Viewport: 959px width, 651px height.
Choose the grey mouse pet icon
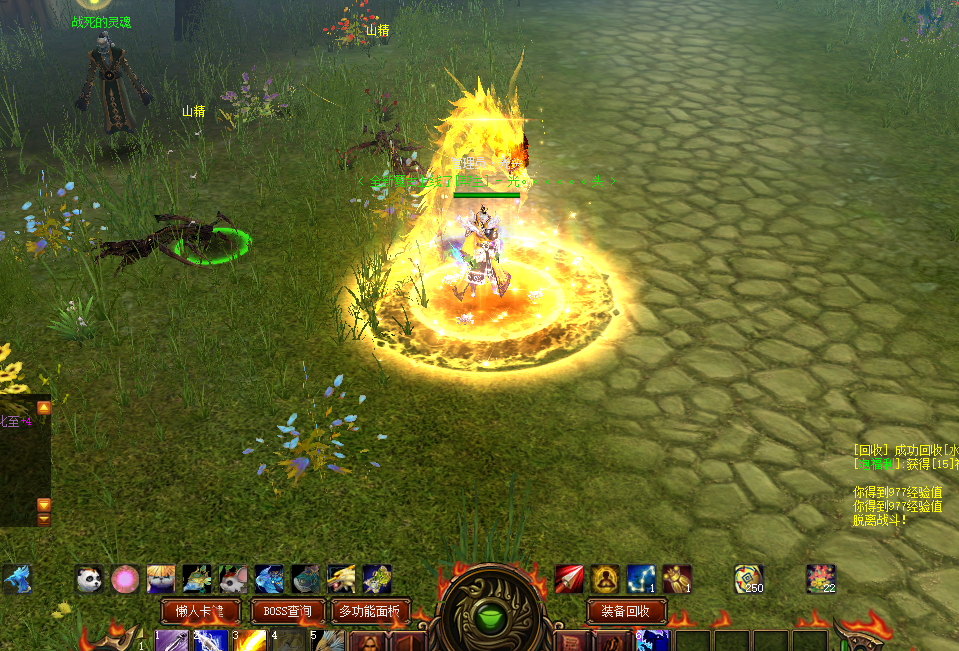[x=233, y=579]
